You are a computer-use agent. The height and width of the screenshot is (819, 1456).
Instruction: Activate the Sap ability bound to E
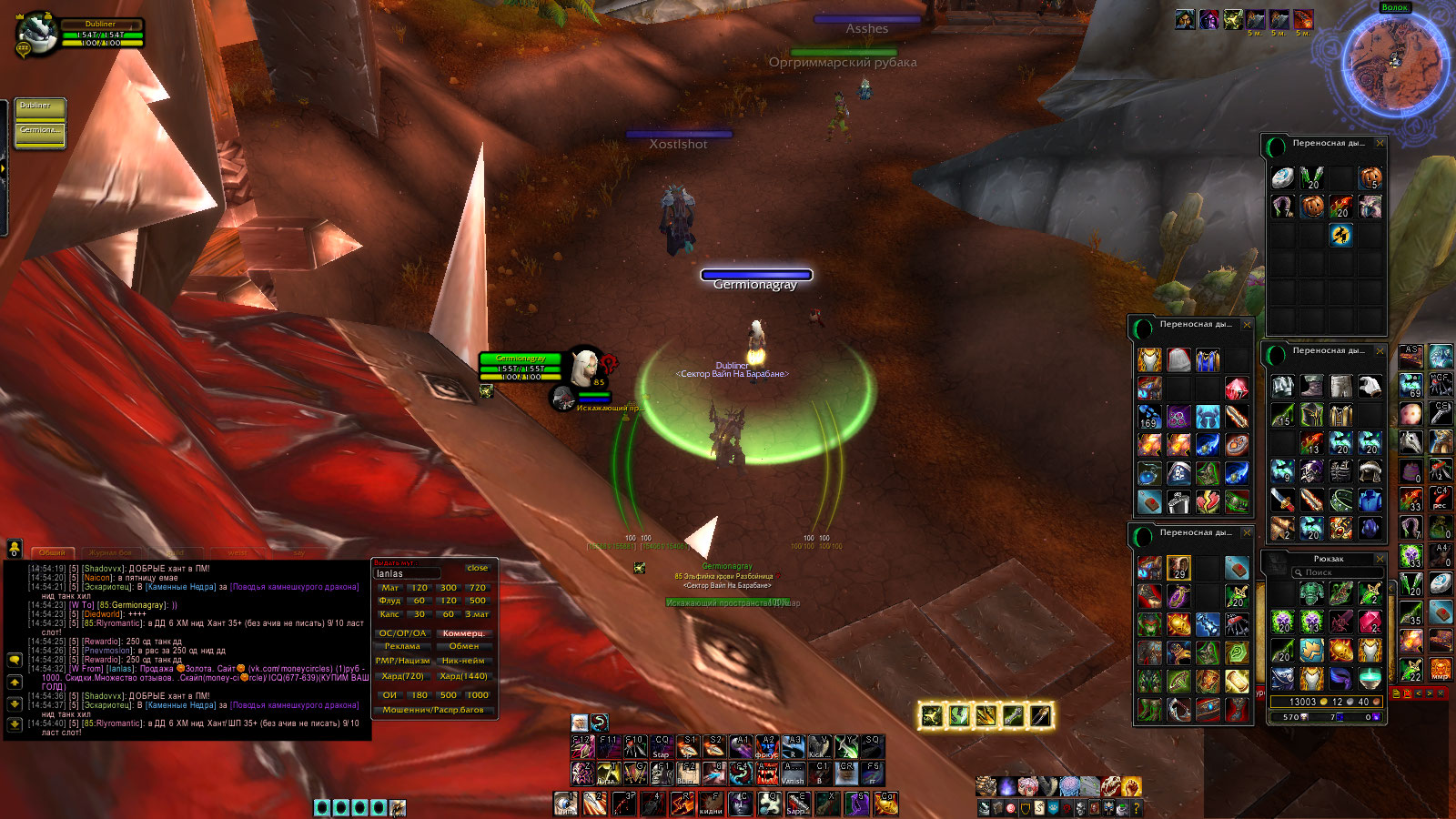pos(797,804)
